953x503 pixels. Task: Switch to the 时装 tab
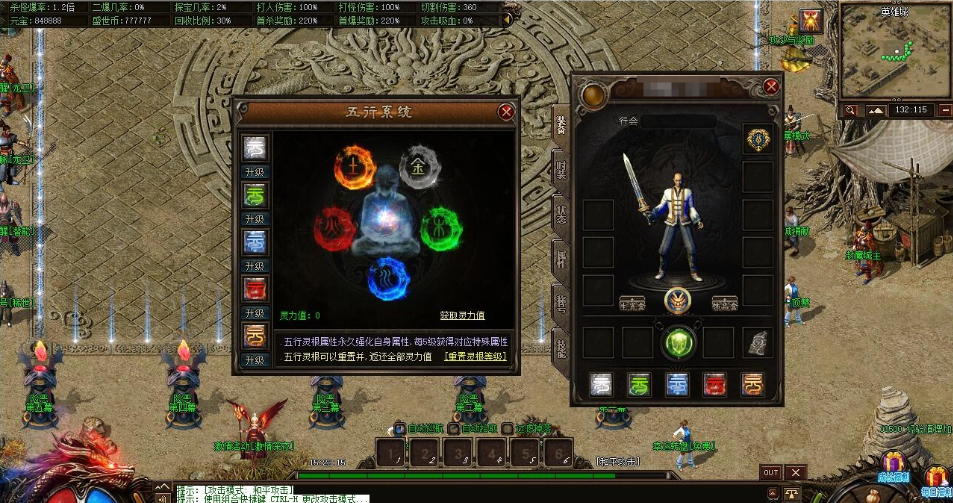pos(561,168)
